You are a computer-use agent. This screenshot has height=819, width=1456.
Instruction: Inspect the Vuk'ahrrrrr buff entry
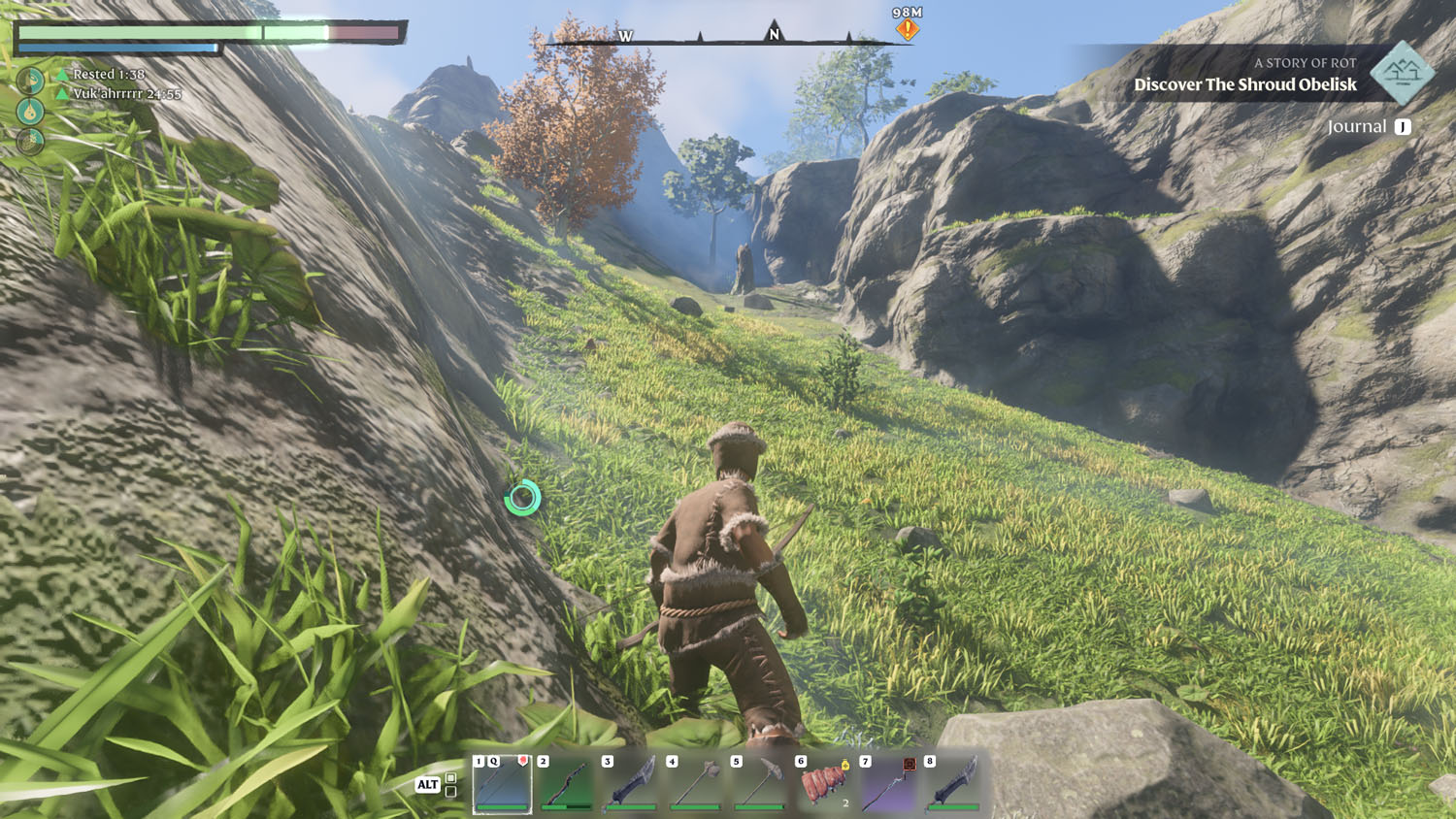[x=126, y=94]
